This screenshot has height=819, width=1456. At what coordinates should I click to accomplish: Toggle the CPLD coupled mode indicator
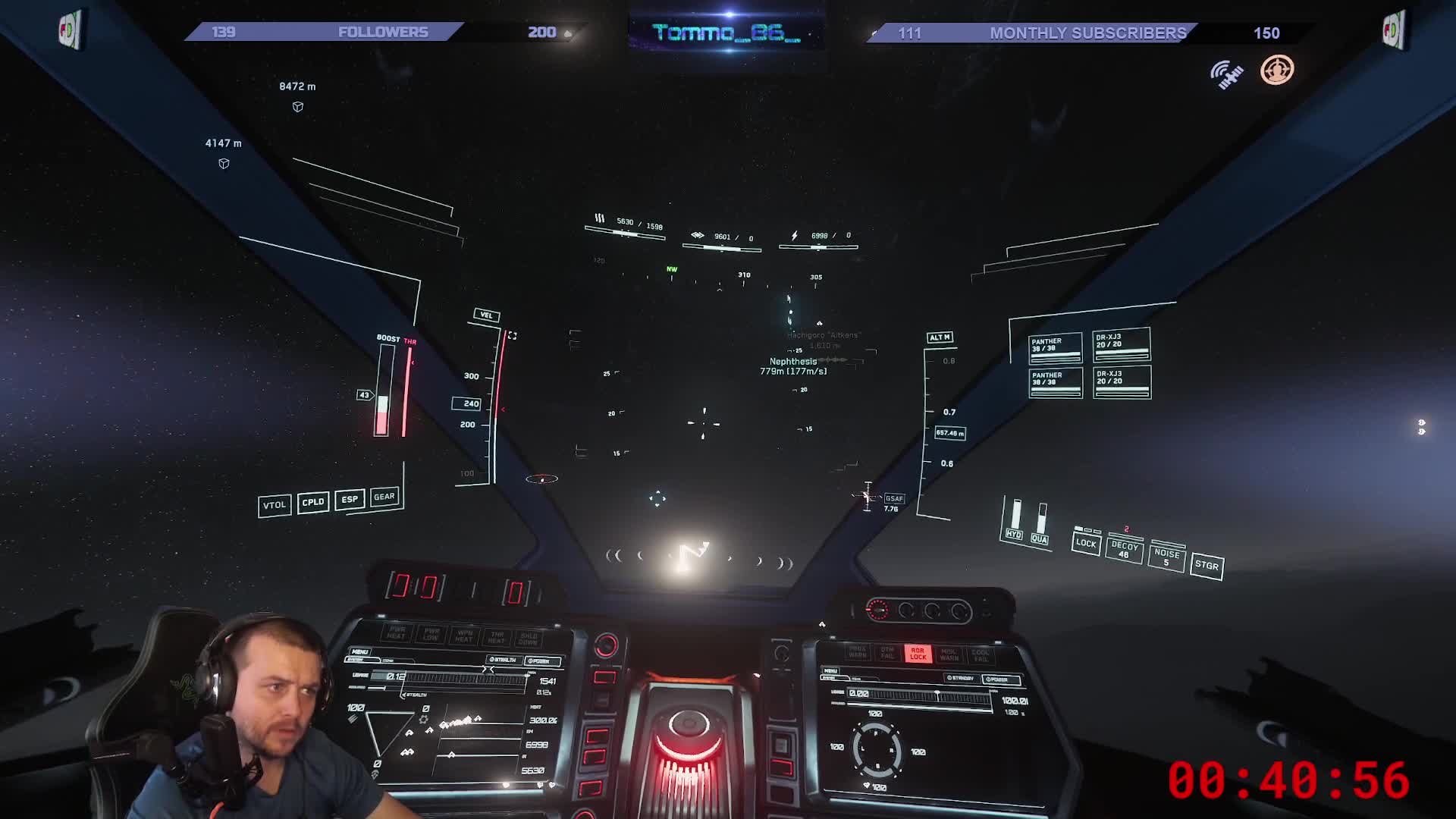(313, 502)
